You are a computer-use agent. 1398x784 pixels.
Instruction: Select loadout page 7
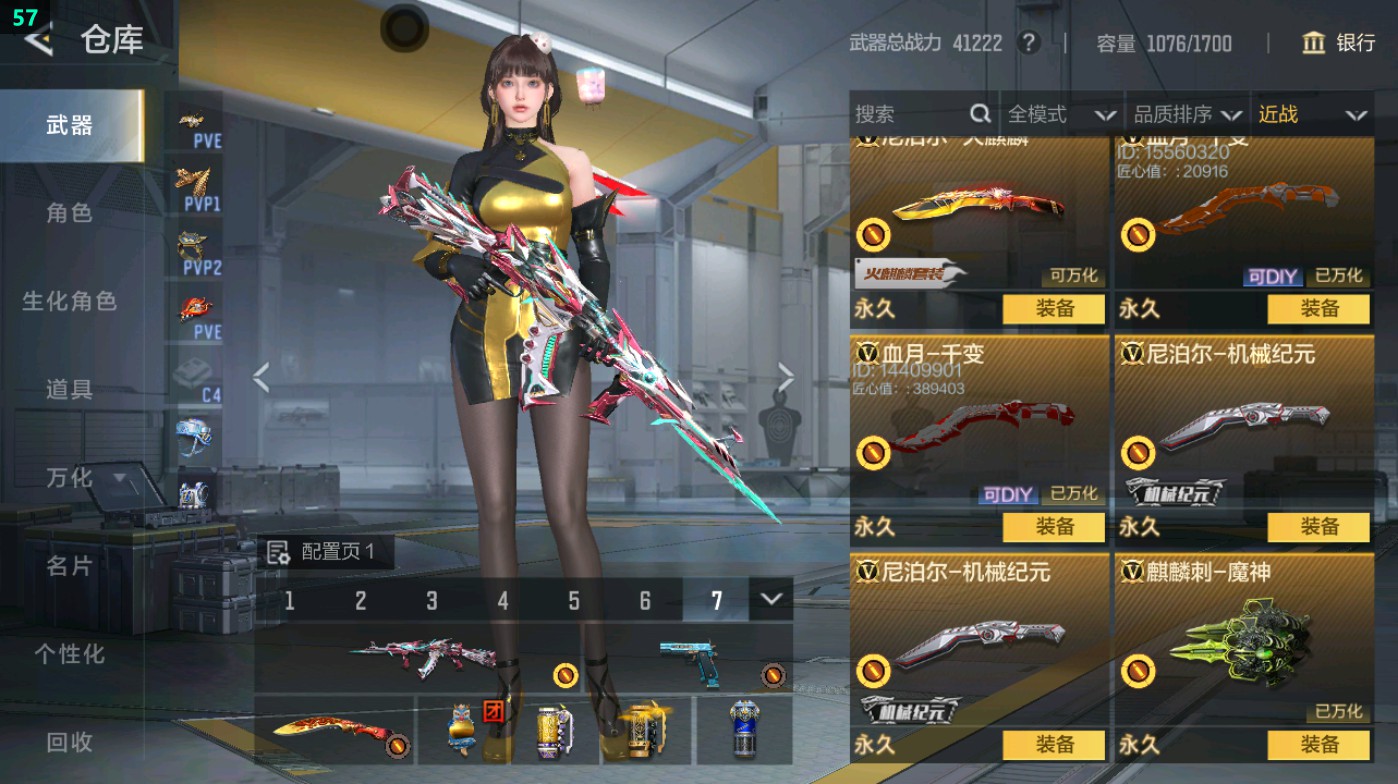pos(716,600)
